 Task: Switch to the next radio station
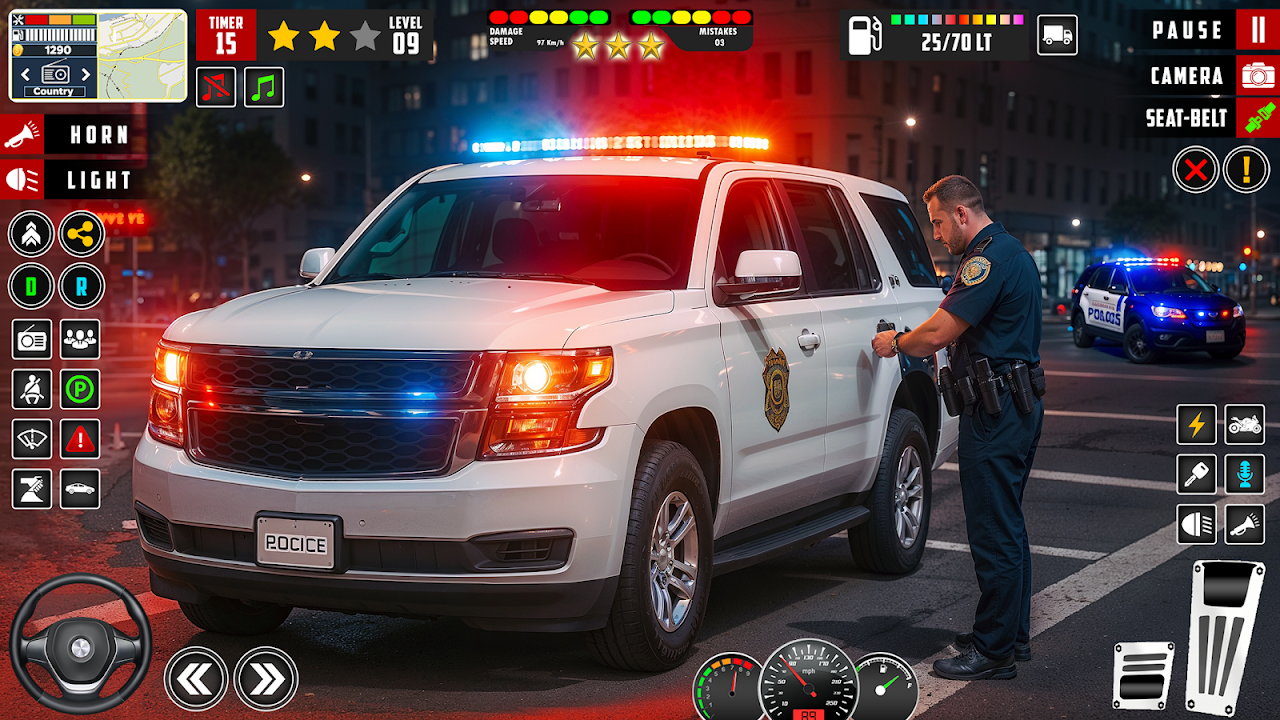pos(85,74)
